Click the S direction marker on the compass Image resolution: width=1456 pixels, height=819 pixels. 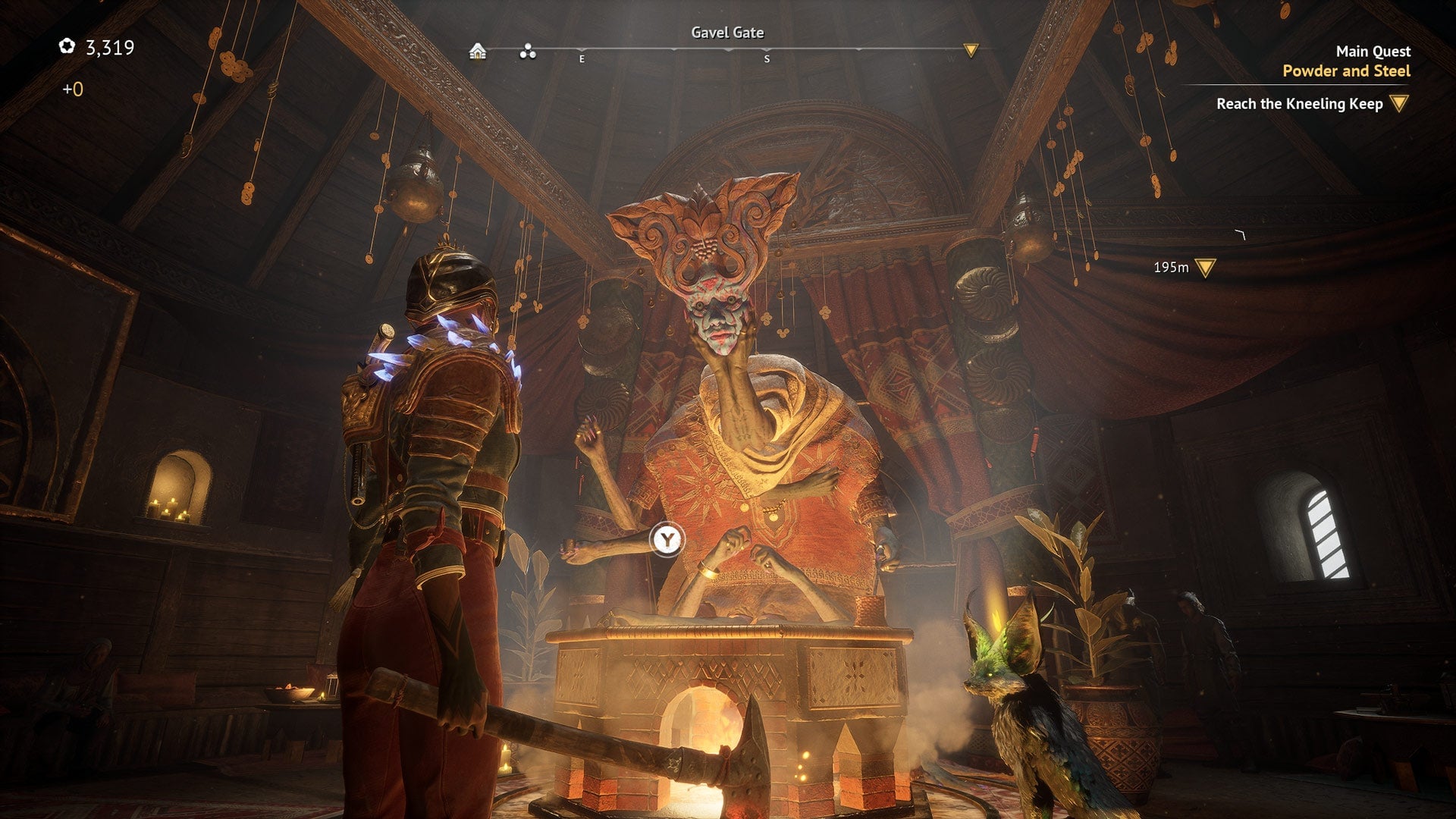pyautogui.click(x=768, y=57)
